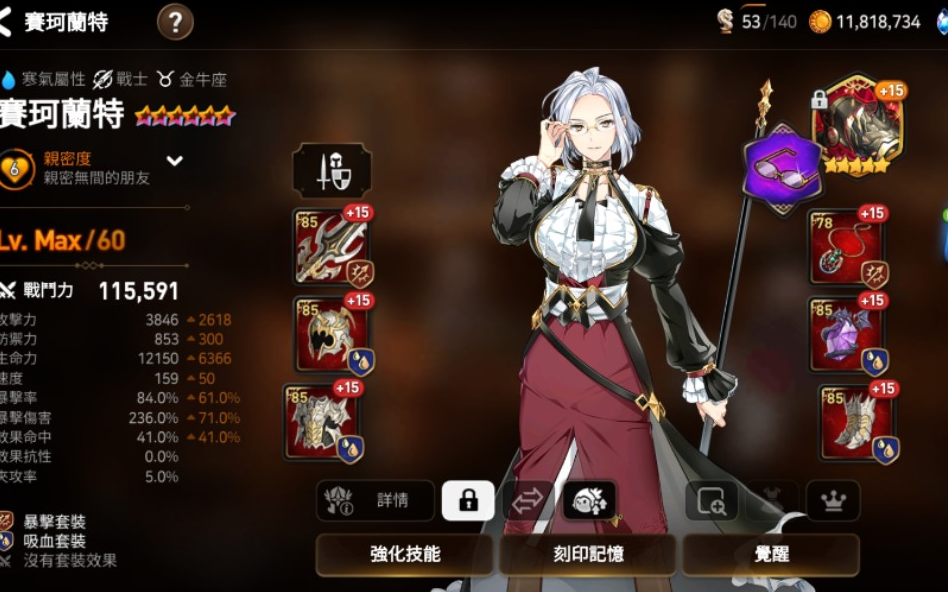Go back with the top-left arrow

8,22
